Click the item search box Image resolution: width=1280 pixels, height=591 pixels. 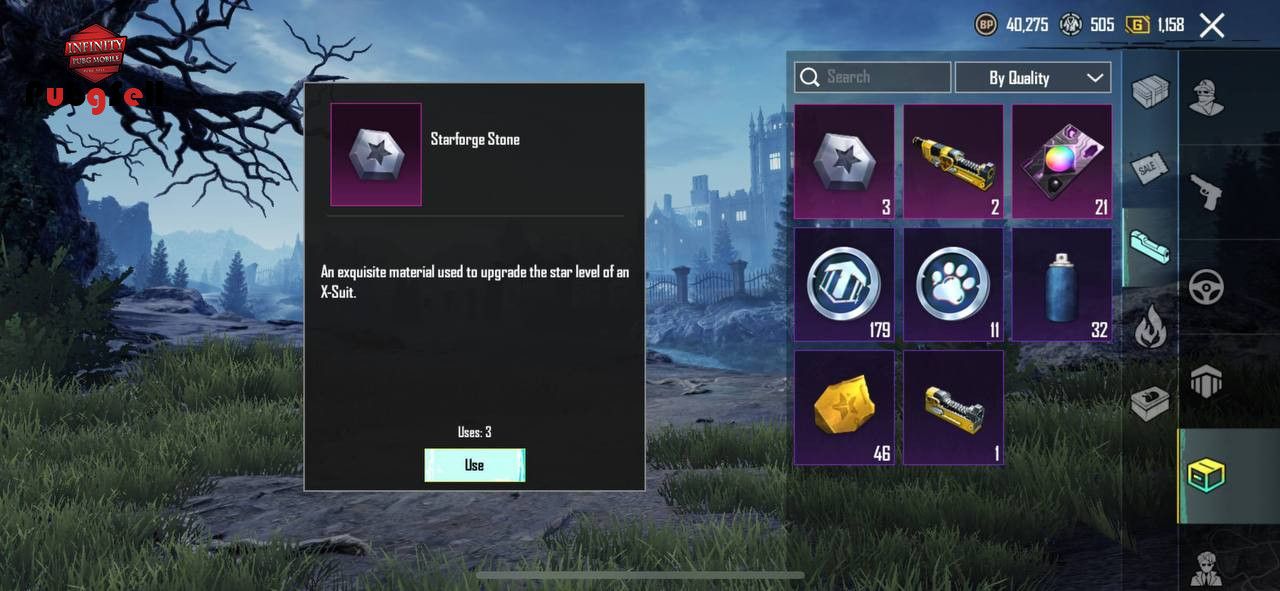coord(872,77)
